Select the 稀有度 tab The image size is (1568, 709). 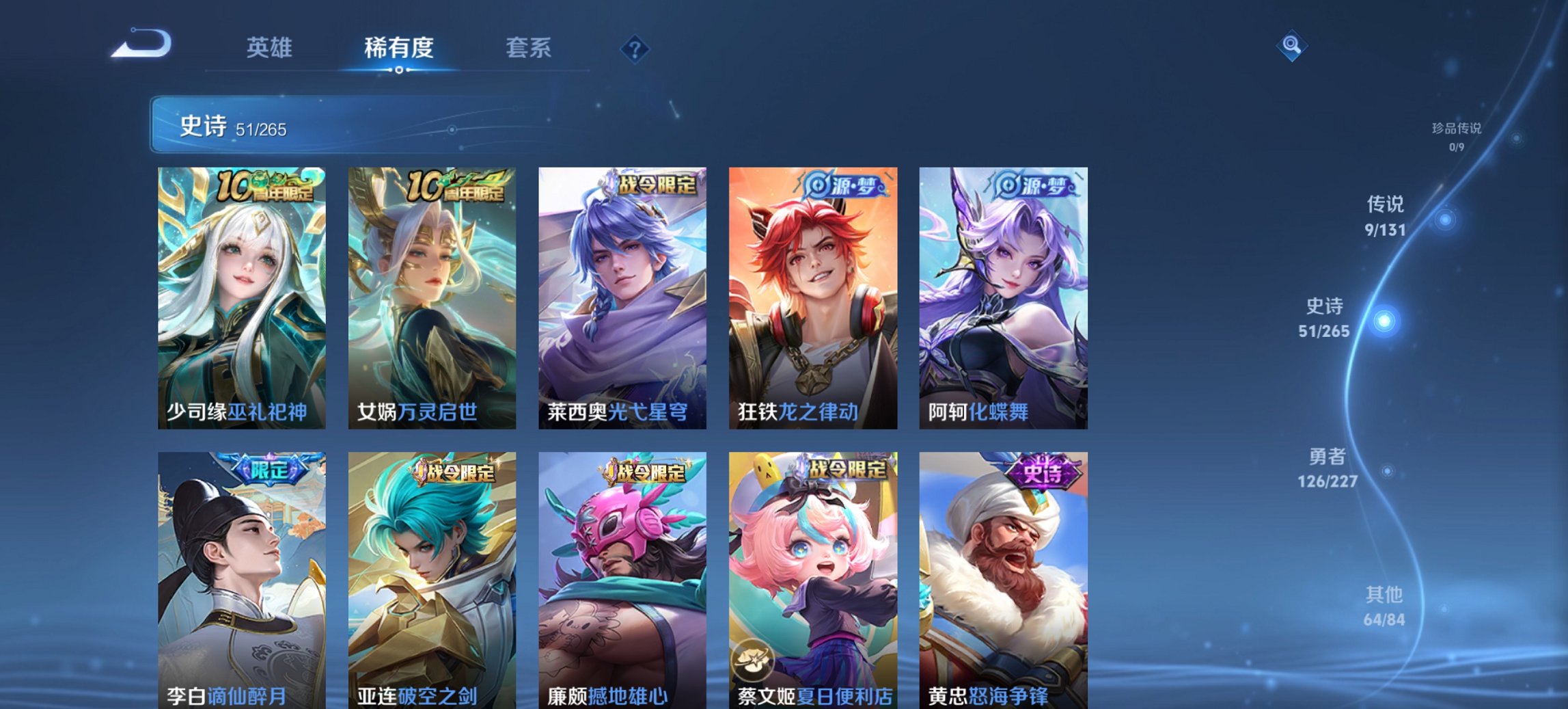(x=399, y=48)
